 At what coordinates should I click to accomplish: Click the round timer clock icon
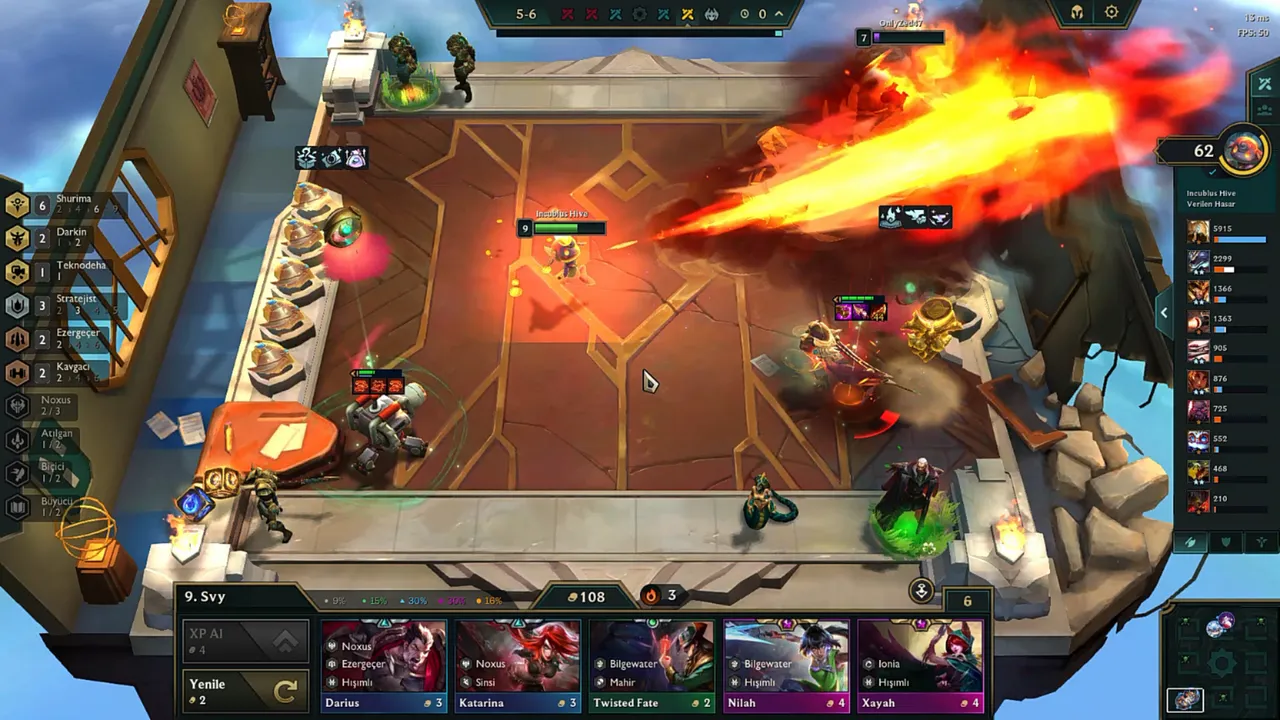pos(744,15)
